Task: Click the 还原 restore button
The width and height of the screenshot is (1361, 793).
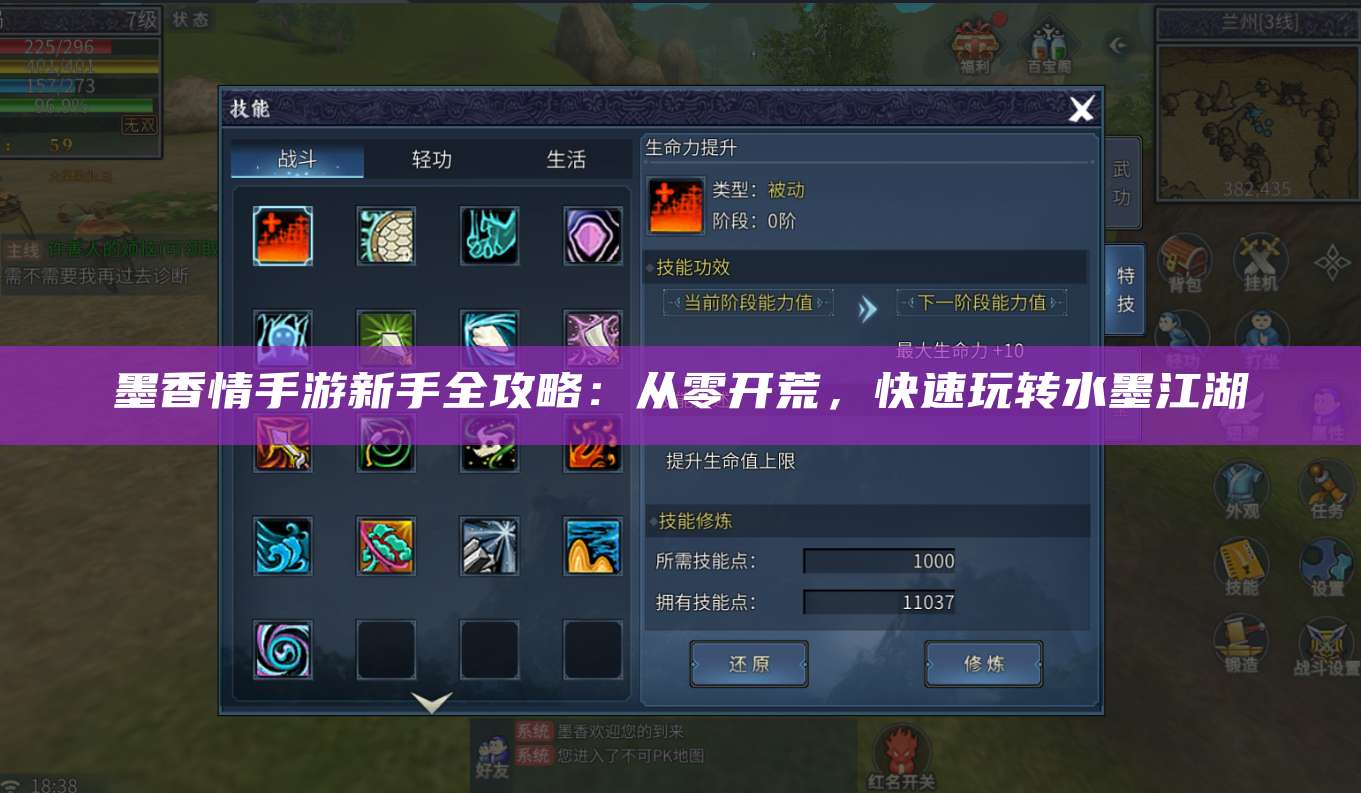Action: 748,663
